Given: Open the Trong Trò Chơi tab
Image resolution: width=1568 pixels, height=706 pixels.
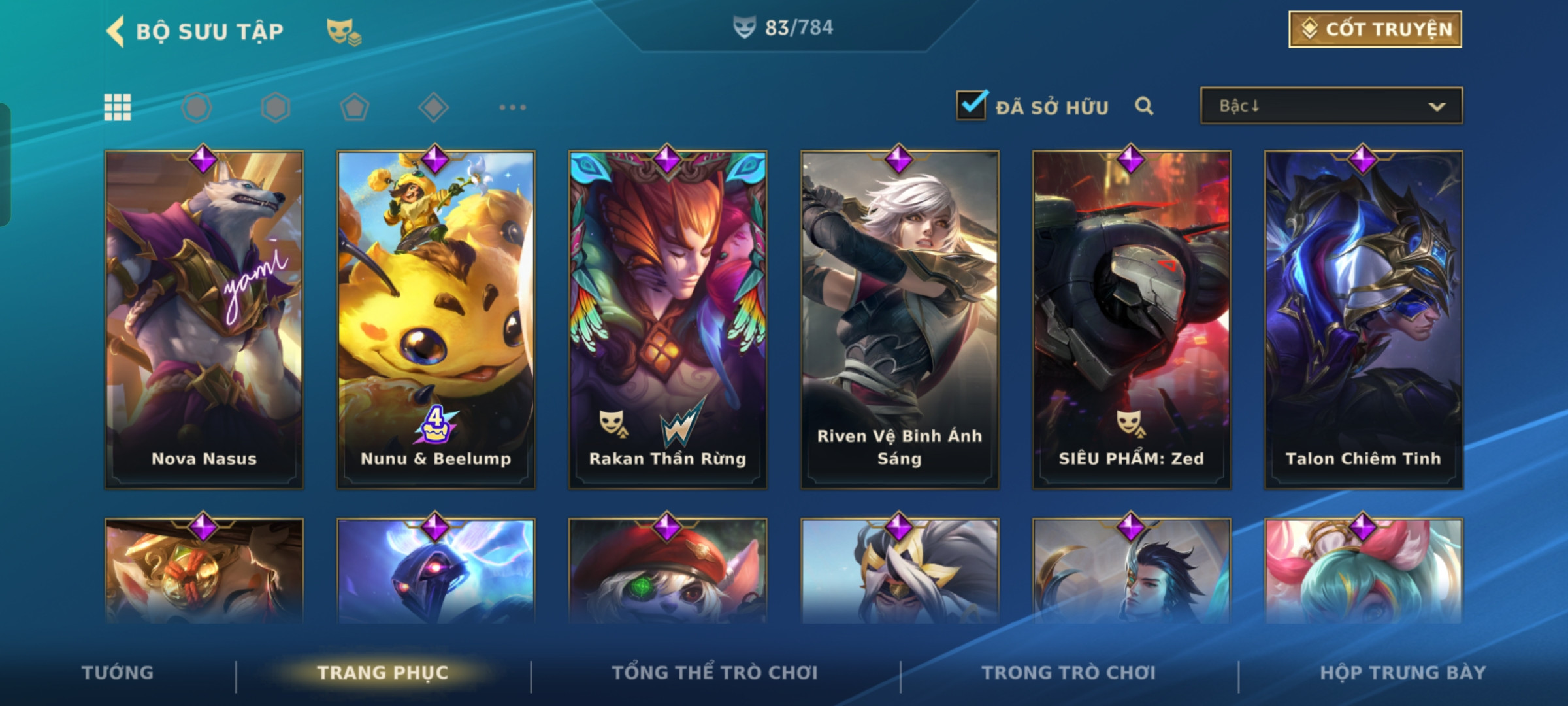Looking at the screenshot, I should pyautogui.click(x=1069, y=673).
